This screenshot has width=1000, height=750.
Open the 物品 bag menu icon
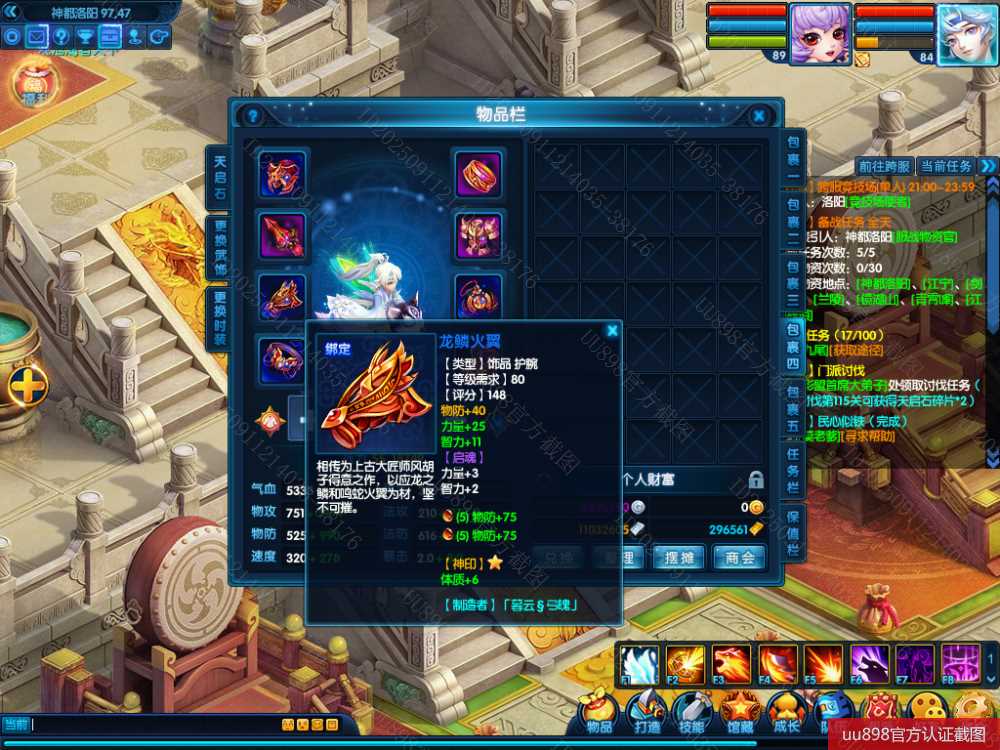coord(599,712)
